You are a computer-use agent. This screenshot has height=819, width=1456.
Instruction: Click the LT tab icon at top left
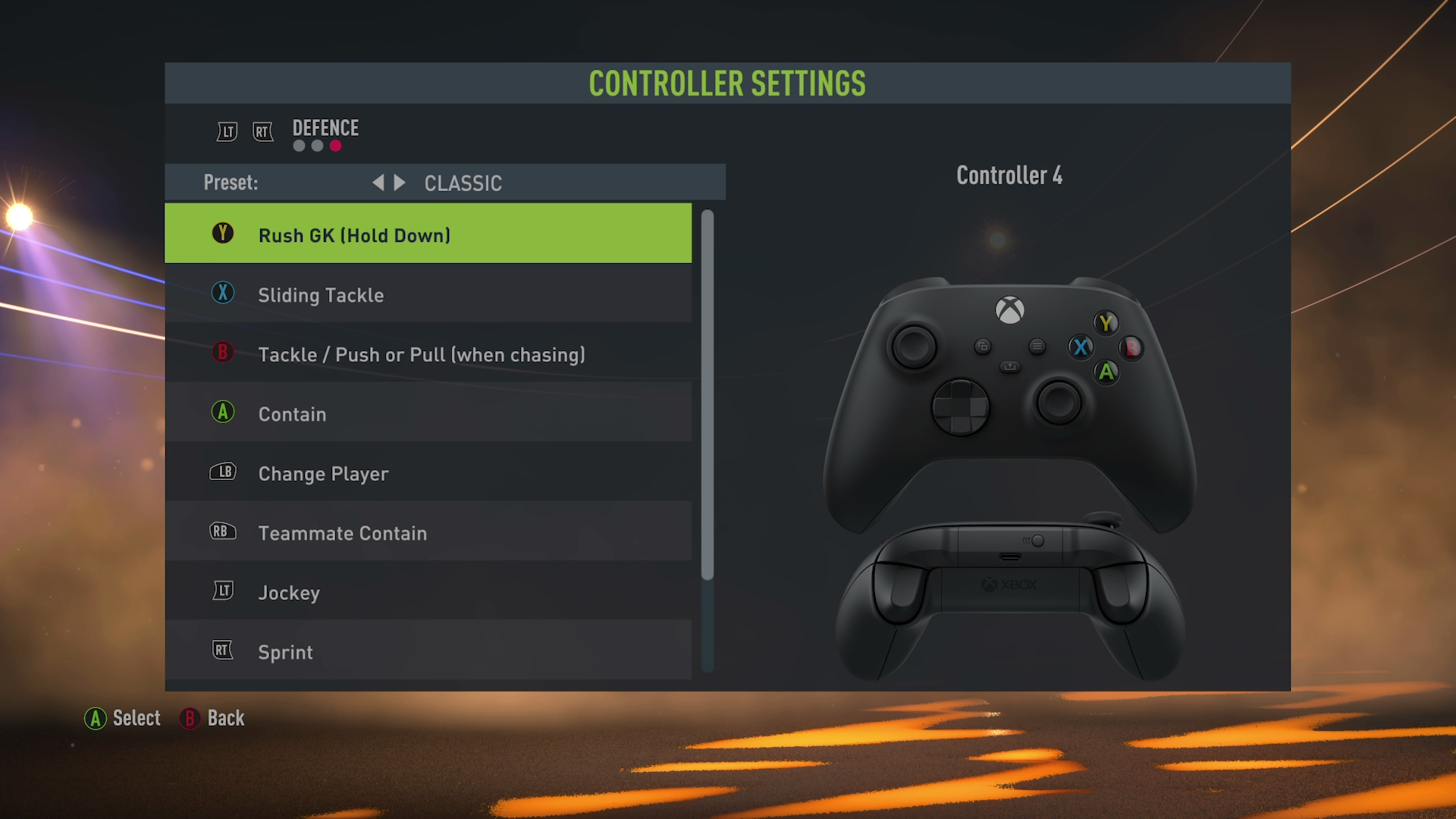pos(225,130)
